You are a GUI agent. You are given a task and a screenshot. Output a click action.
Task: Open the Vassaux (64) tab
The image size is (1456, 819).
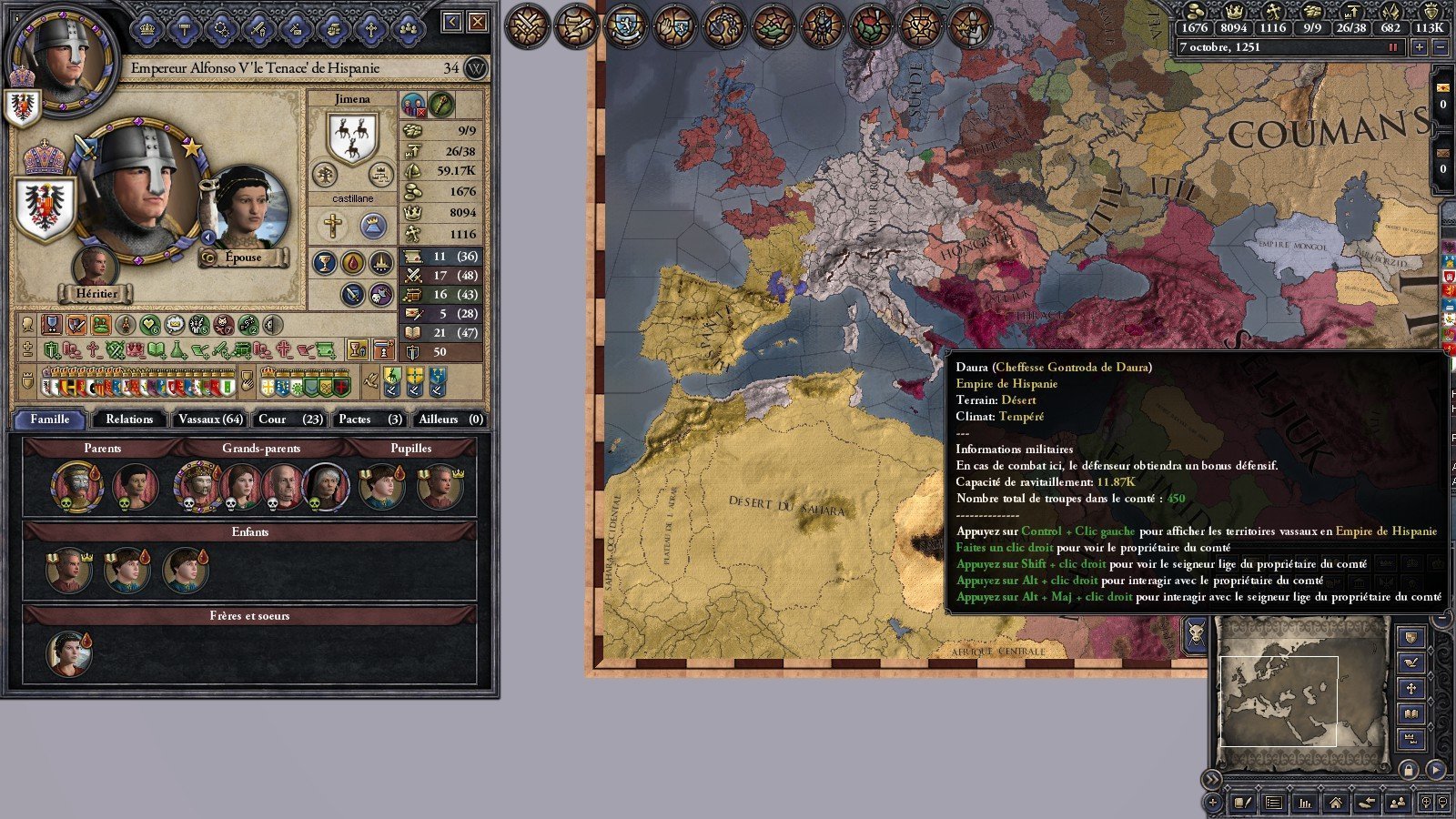(x=210, y=420)
